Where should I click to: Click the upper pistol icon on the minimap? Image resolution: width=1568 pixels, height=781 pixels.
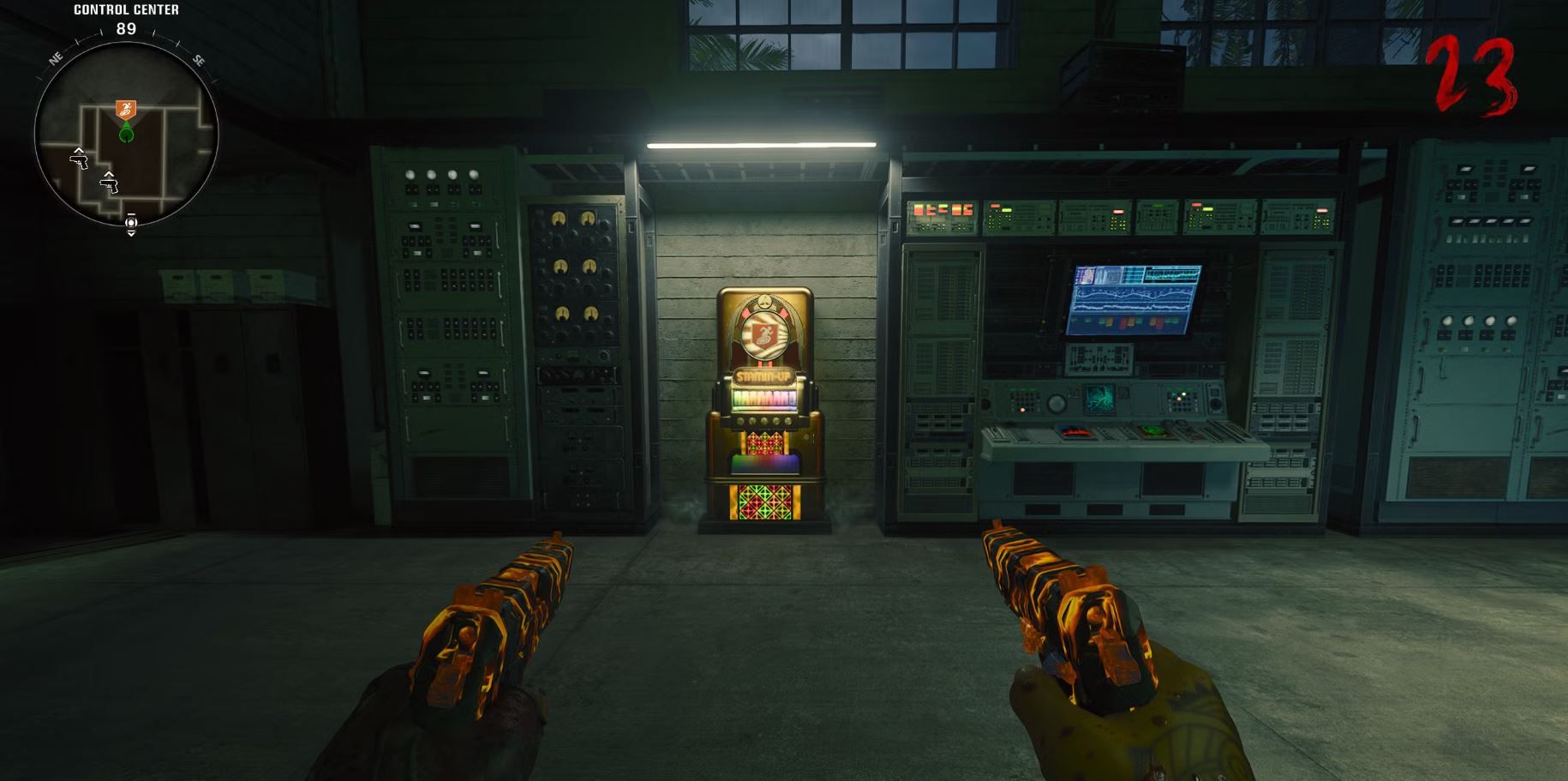(x=81, y=161)
